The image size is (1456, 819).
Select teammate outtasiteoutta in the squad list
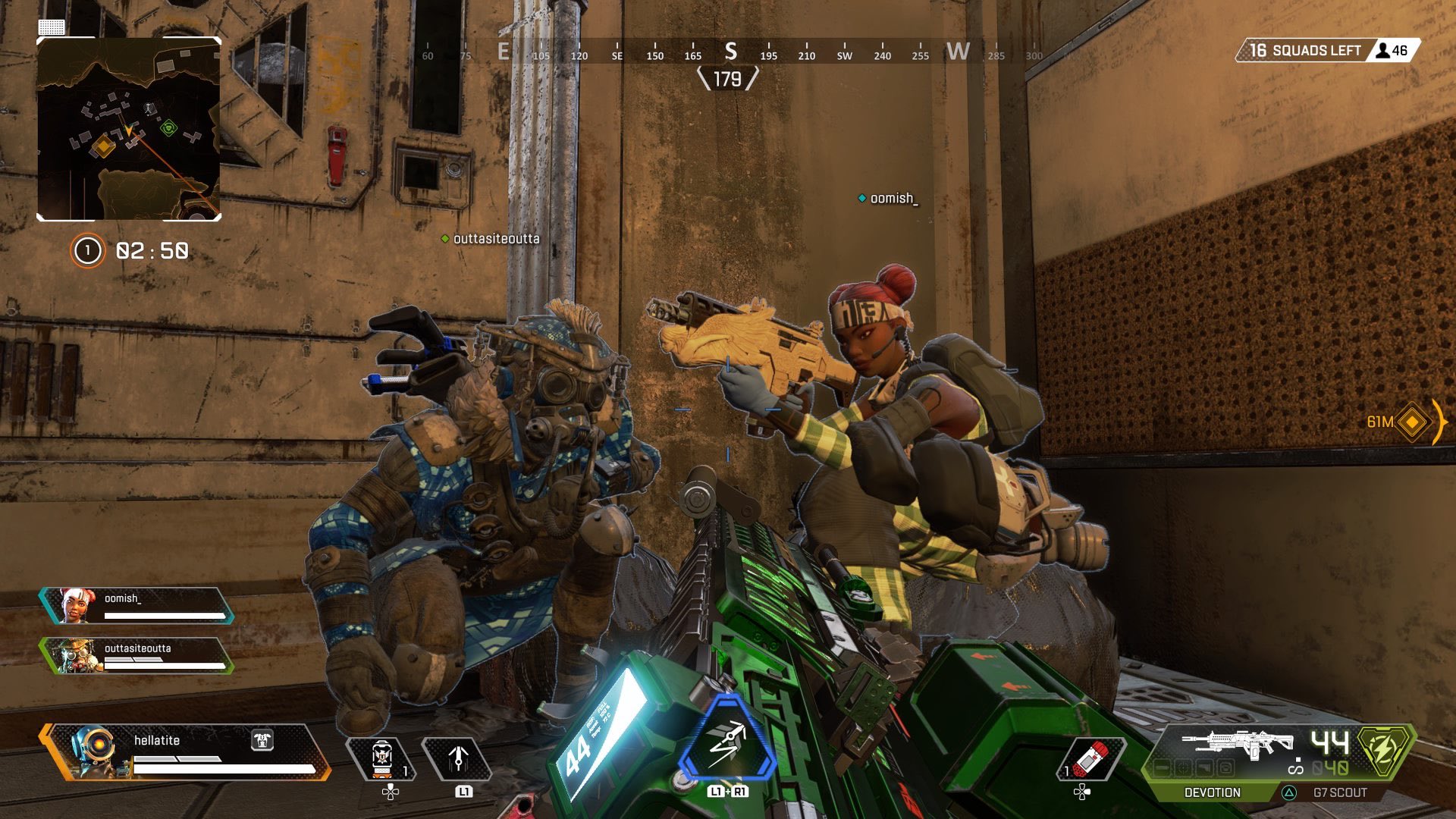click(136, 655)
